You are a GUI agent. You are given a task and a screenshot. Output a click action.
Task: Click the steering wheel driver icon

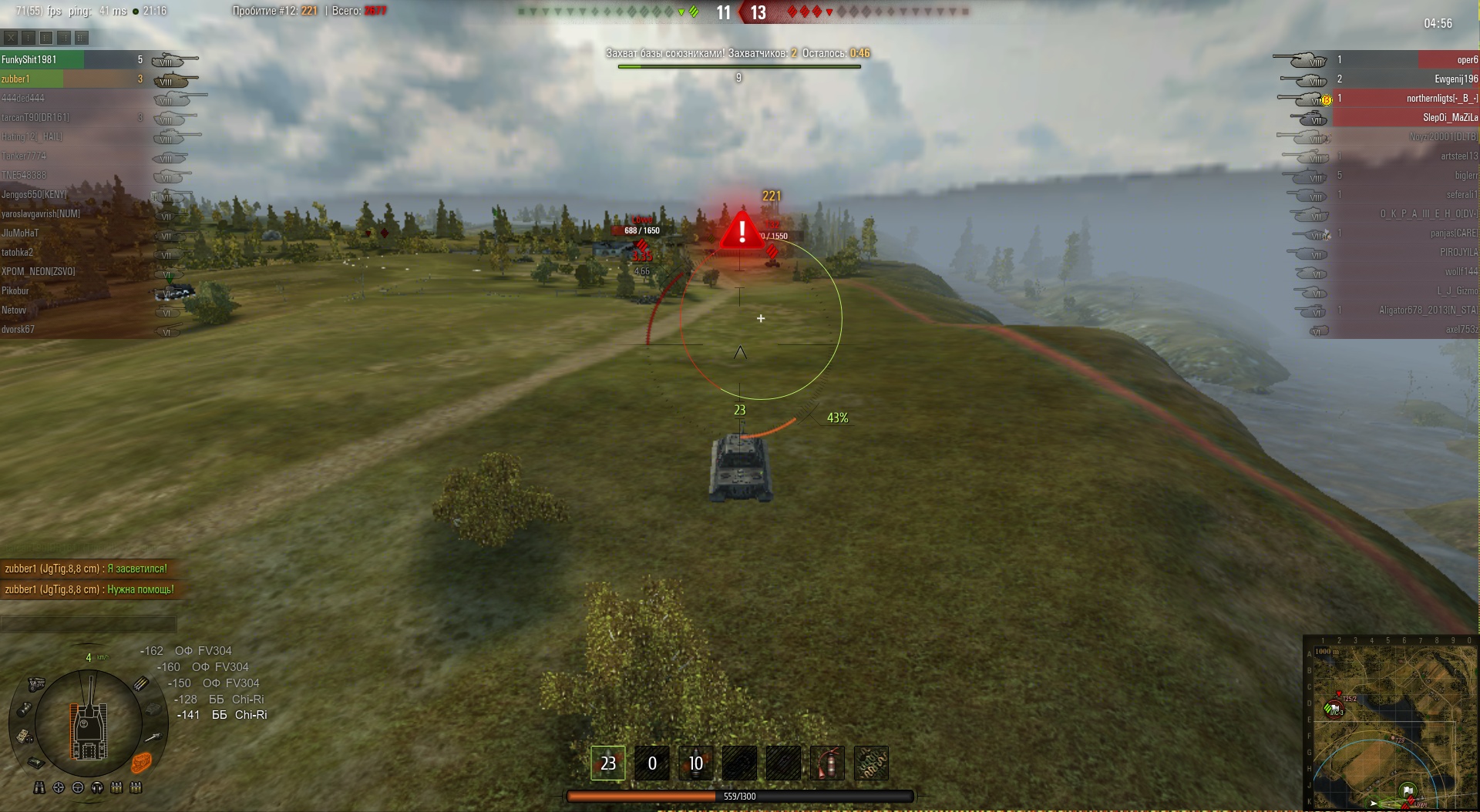point(78,787)
